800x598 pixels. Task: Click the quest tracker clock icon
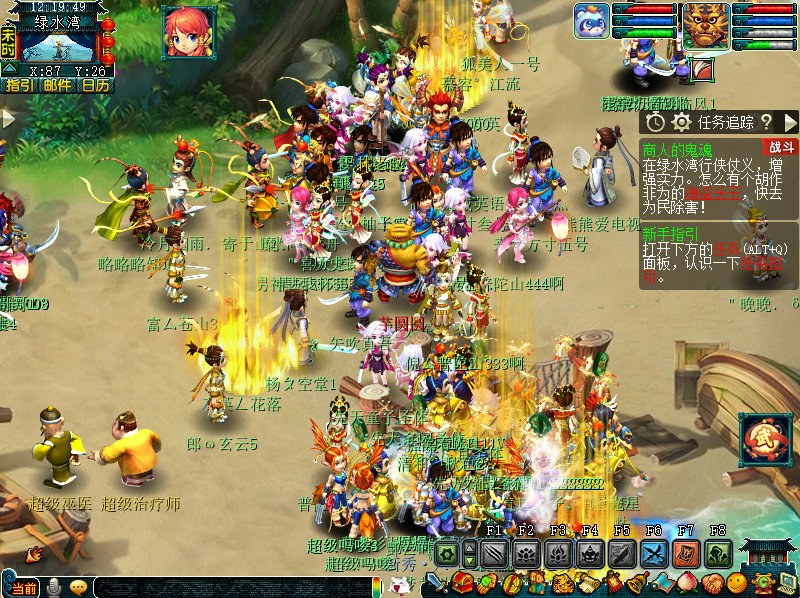(x=655, y=122)
